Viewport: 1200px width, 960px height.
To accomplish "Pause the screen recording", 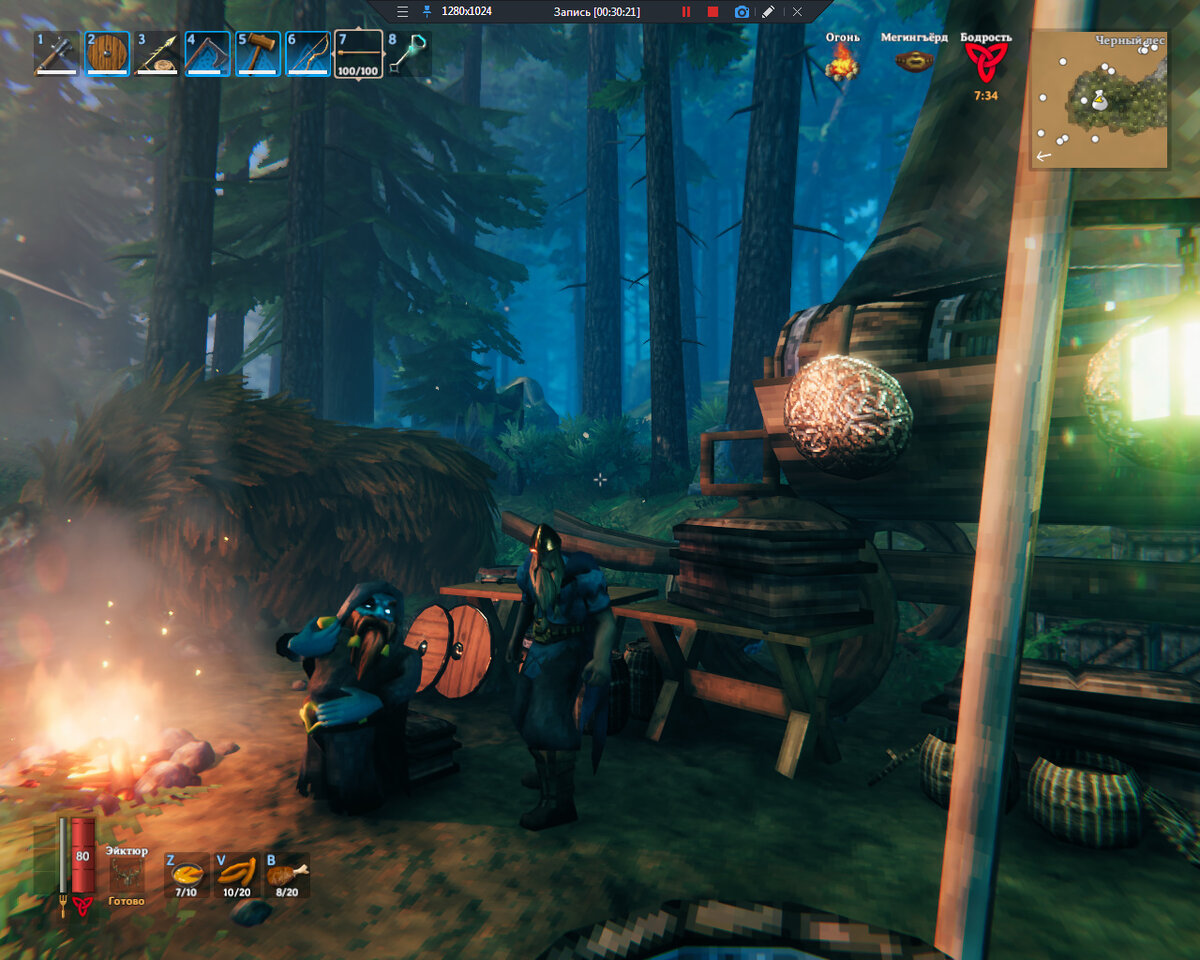I will pyautogui.click(x=686, y=12).
